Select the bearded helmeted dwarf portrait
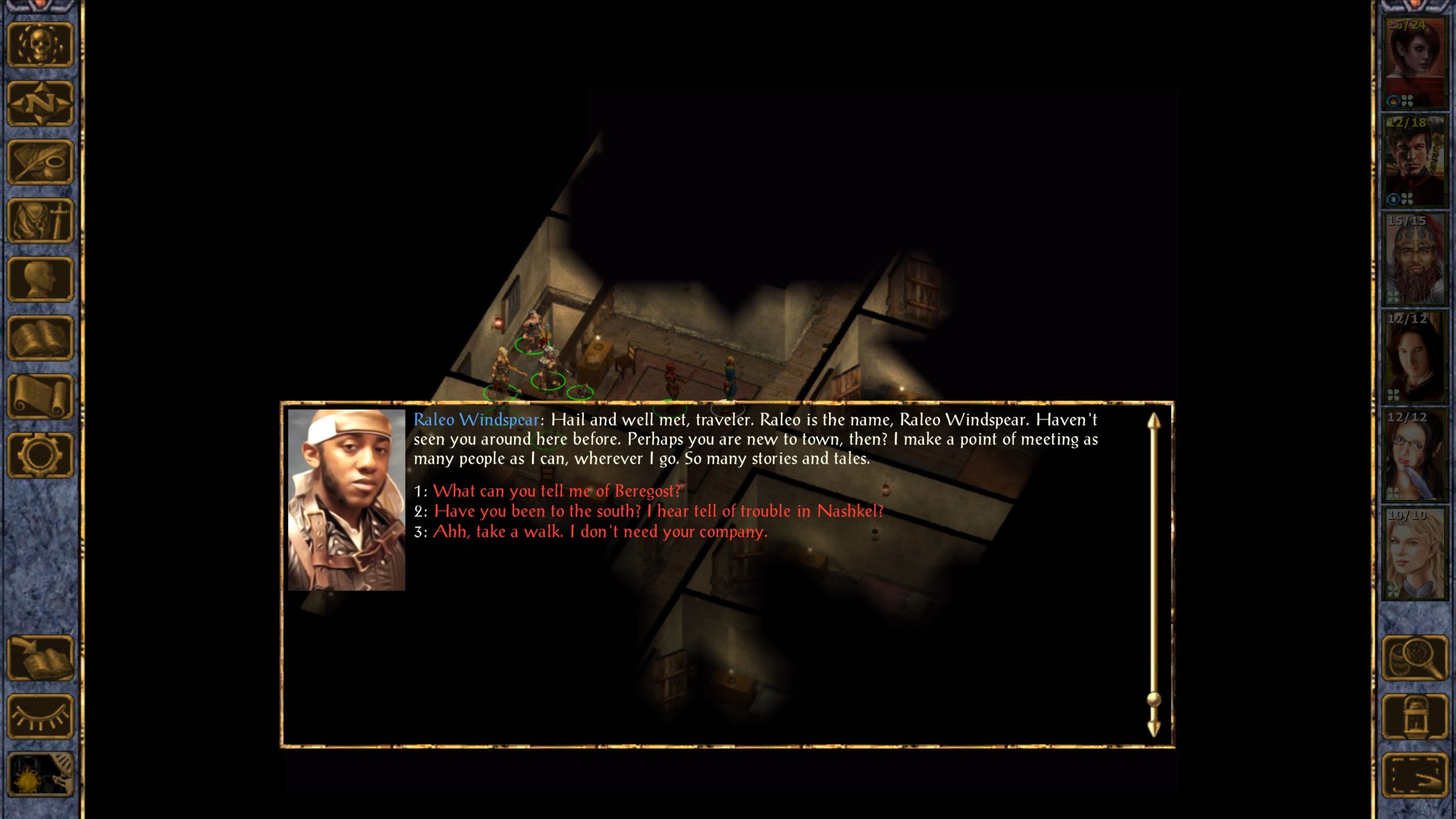1456x819 pixels. (1414, 259)
